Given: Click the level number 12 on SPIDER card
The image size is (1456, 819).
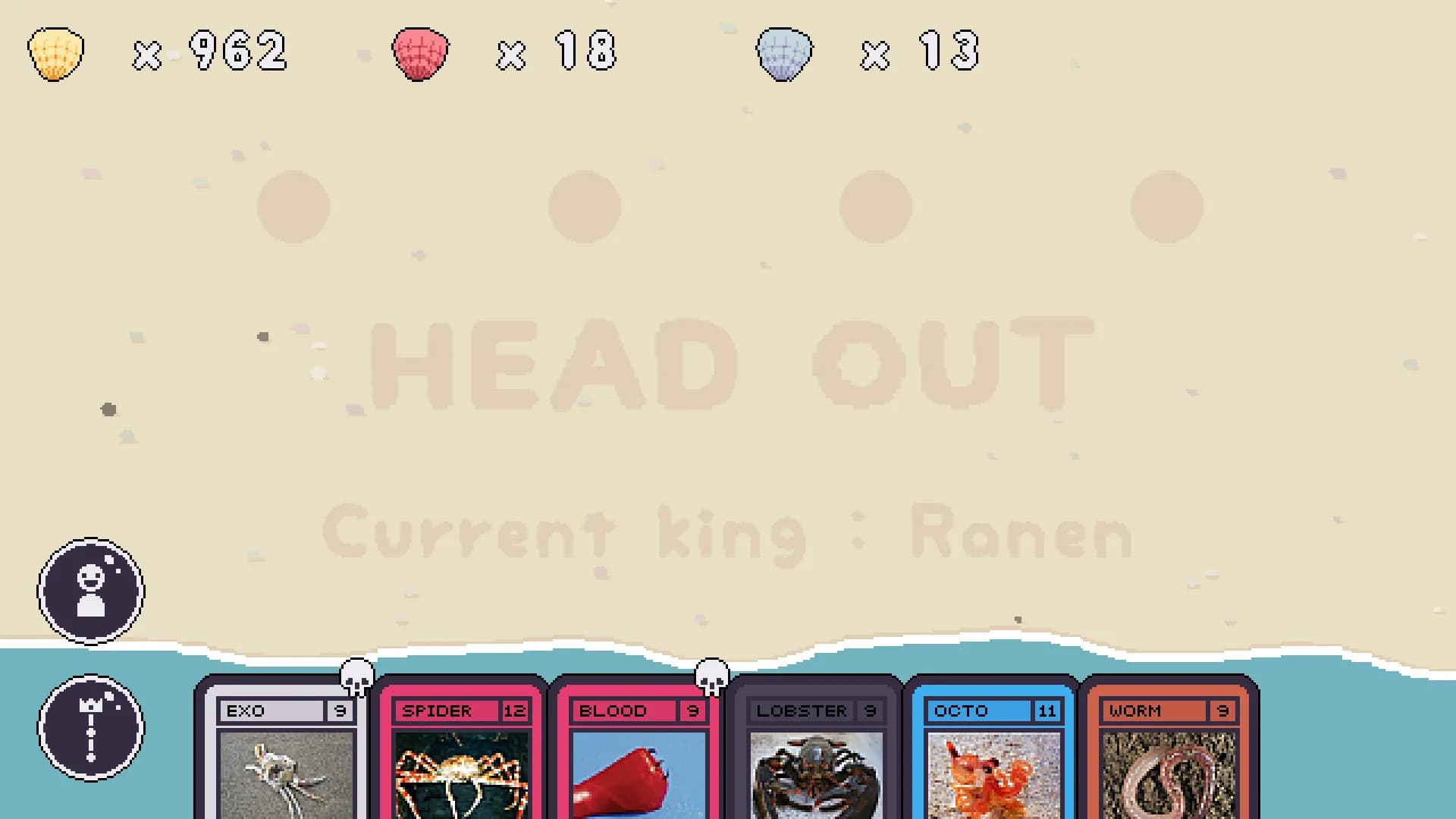Looking at the screenshot, I should (515, 711).
